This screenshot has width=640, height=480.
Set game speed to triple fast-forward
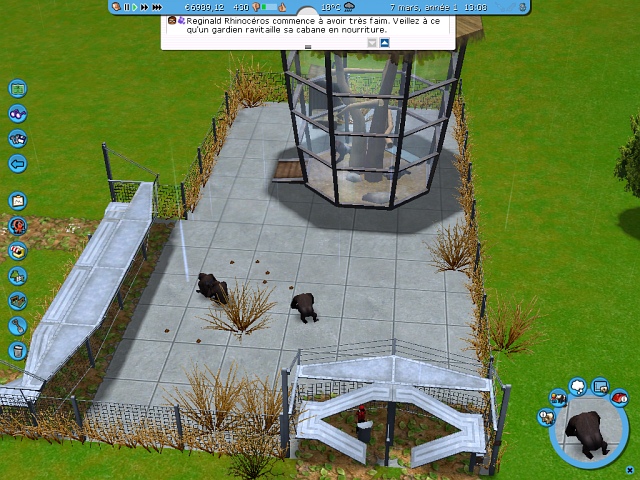click(x=155, y=7)
